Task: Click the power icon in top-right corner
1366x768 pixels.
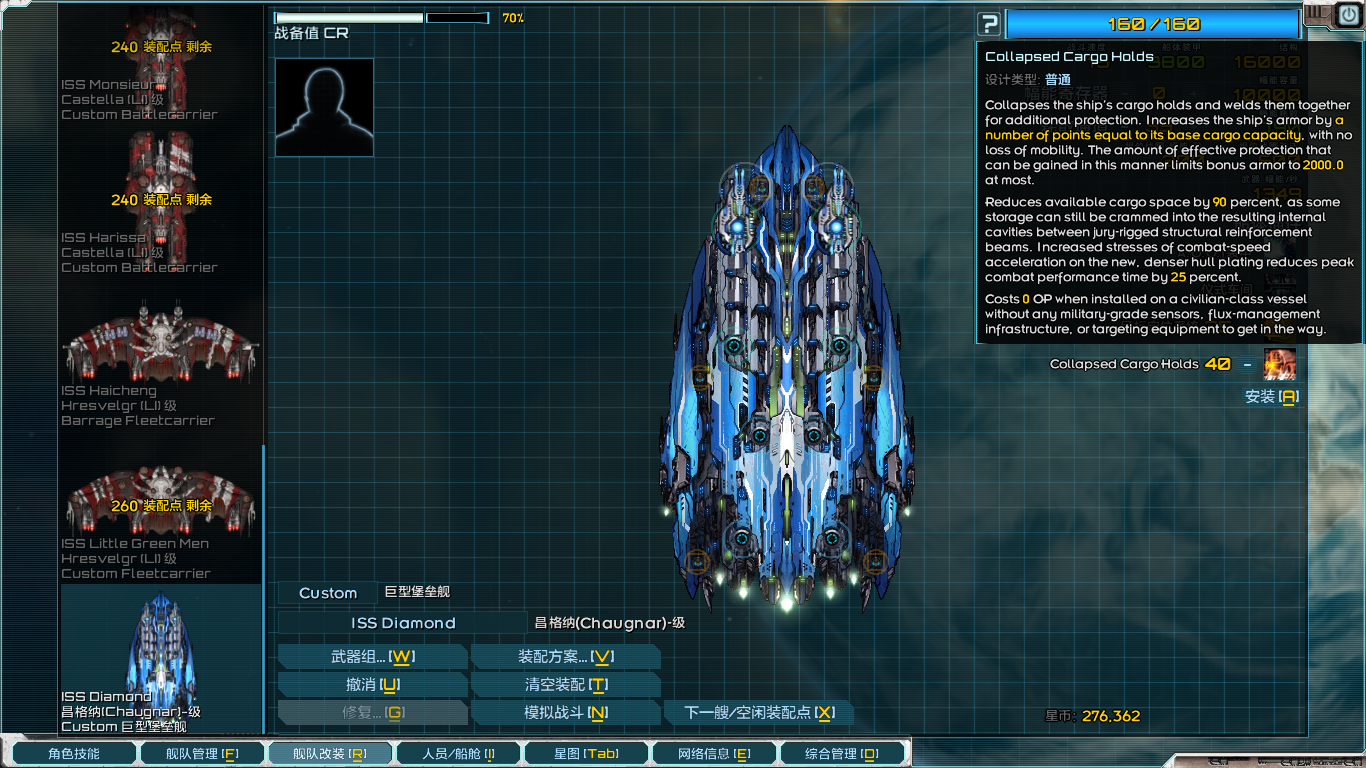Action: 1350,15
